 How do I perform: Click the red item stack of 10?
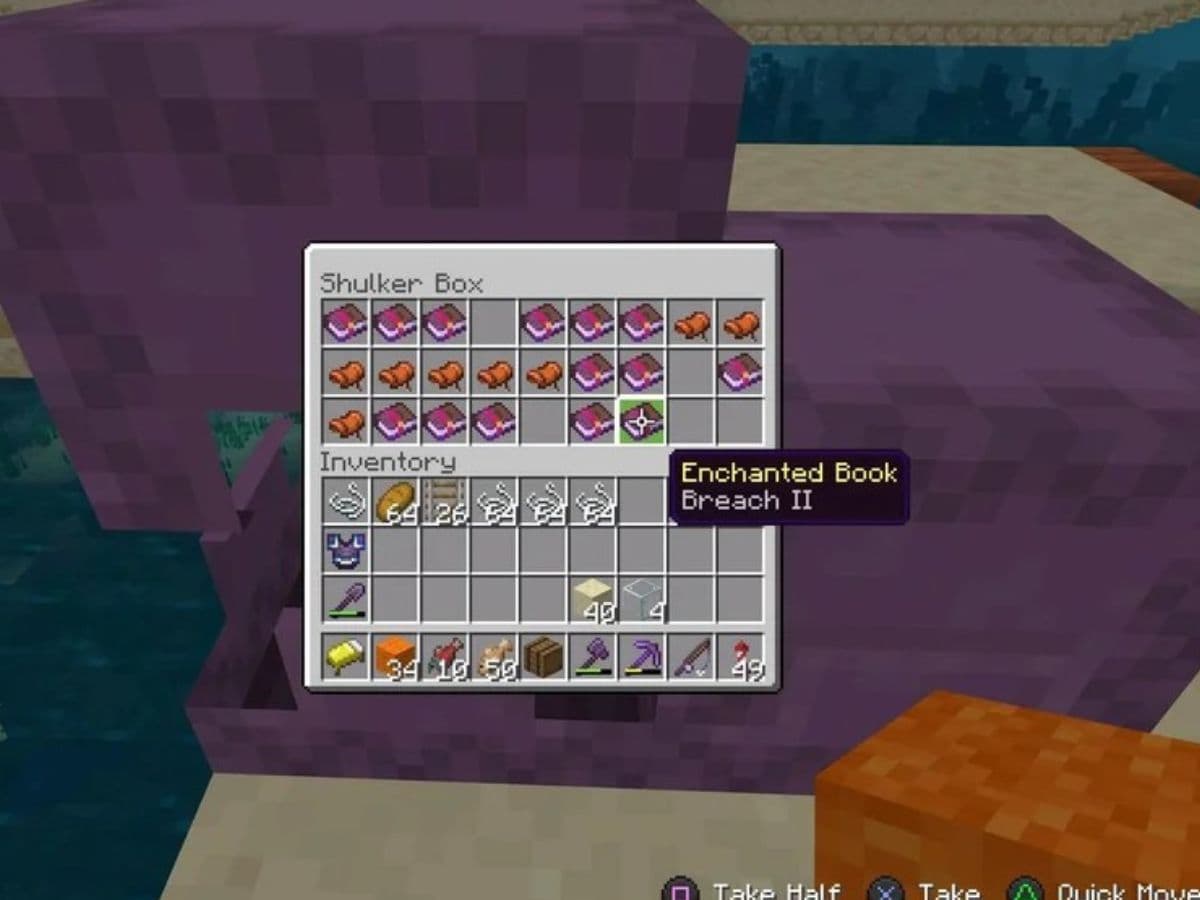pos(445,657)
